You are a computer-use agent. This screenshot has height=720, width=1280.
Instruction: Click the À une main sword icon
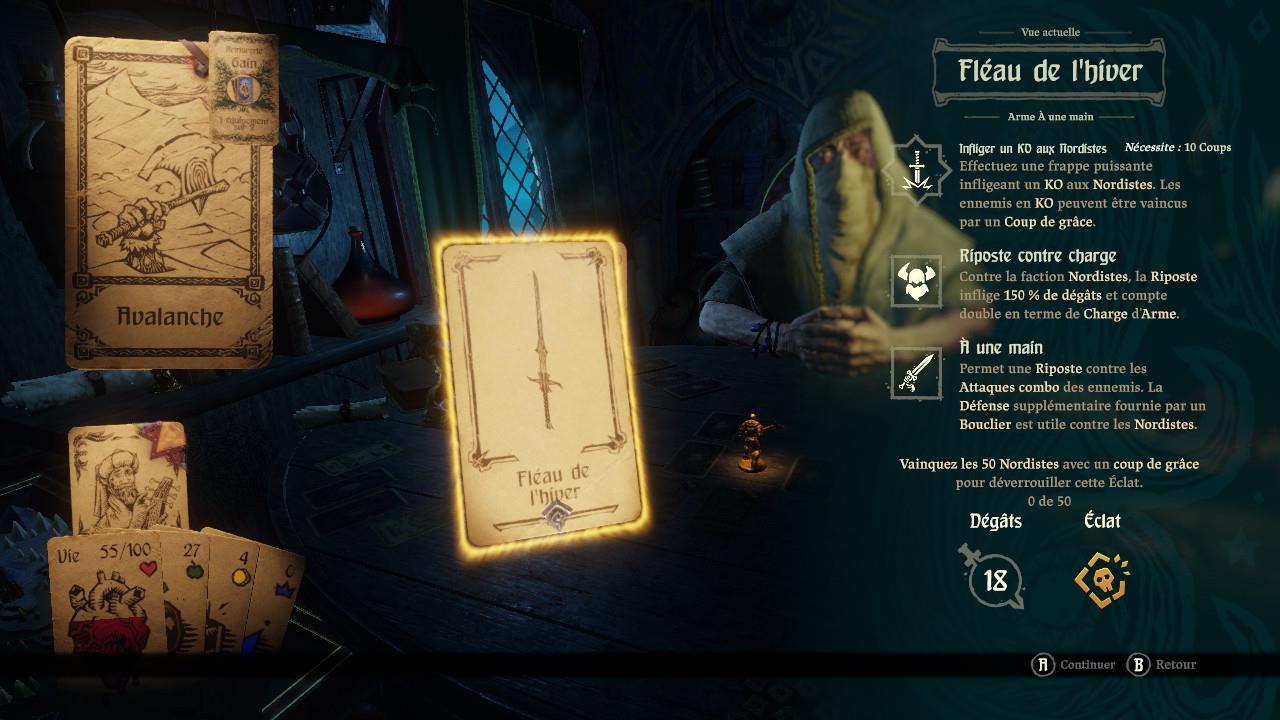click(x=916, y=374)
